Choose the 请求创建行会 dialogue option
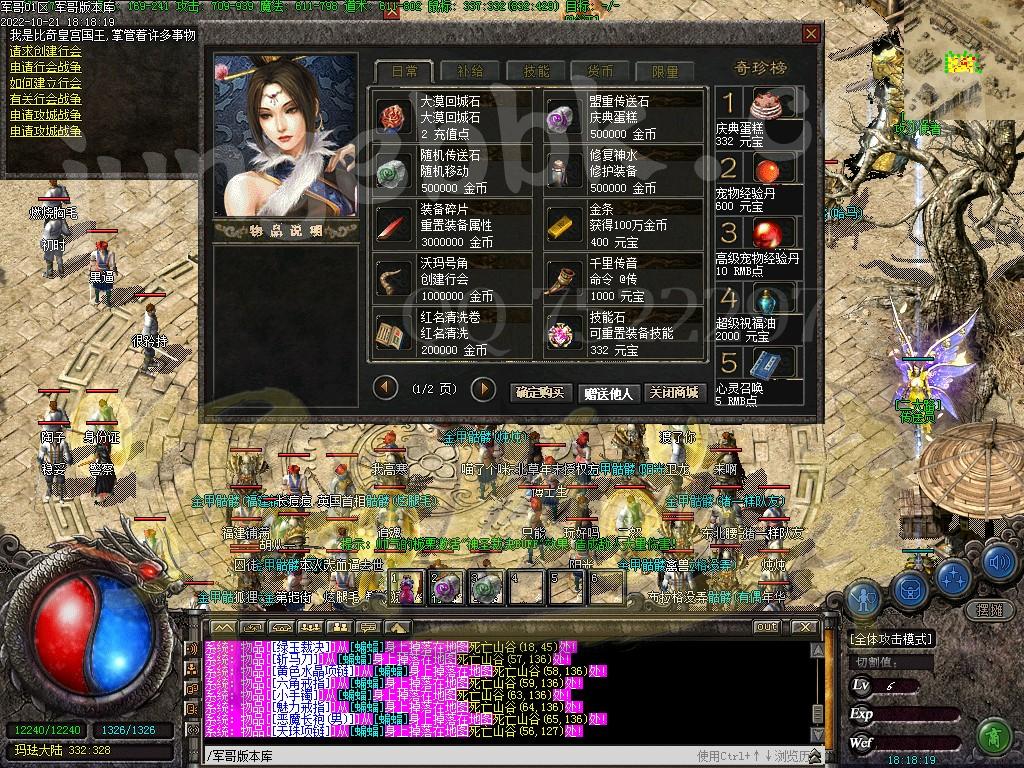This screenshot has width=1024, height=768. [46, 52]
